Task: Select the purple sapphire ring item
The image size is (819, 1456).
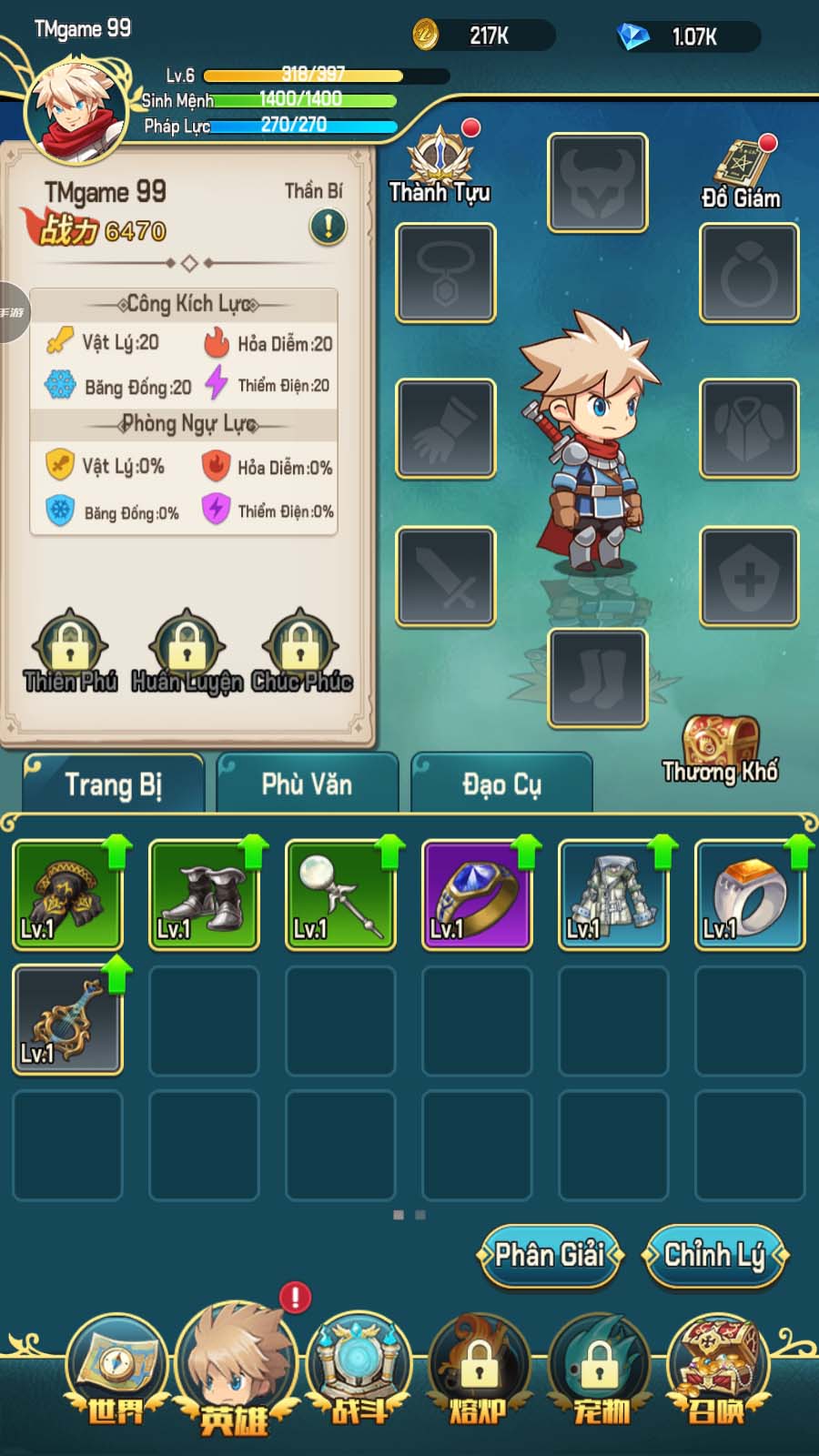Action: pos(477,895)
